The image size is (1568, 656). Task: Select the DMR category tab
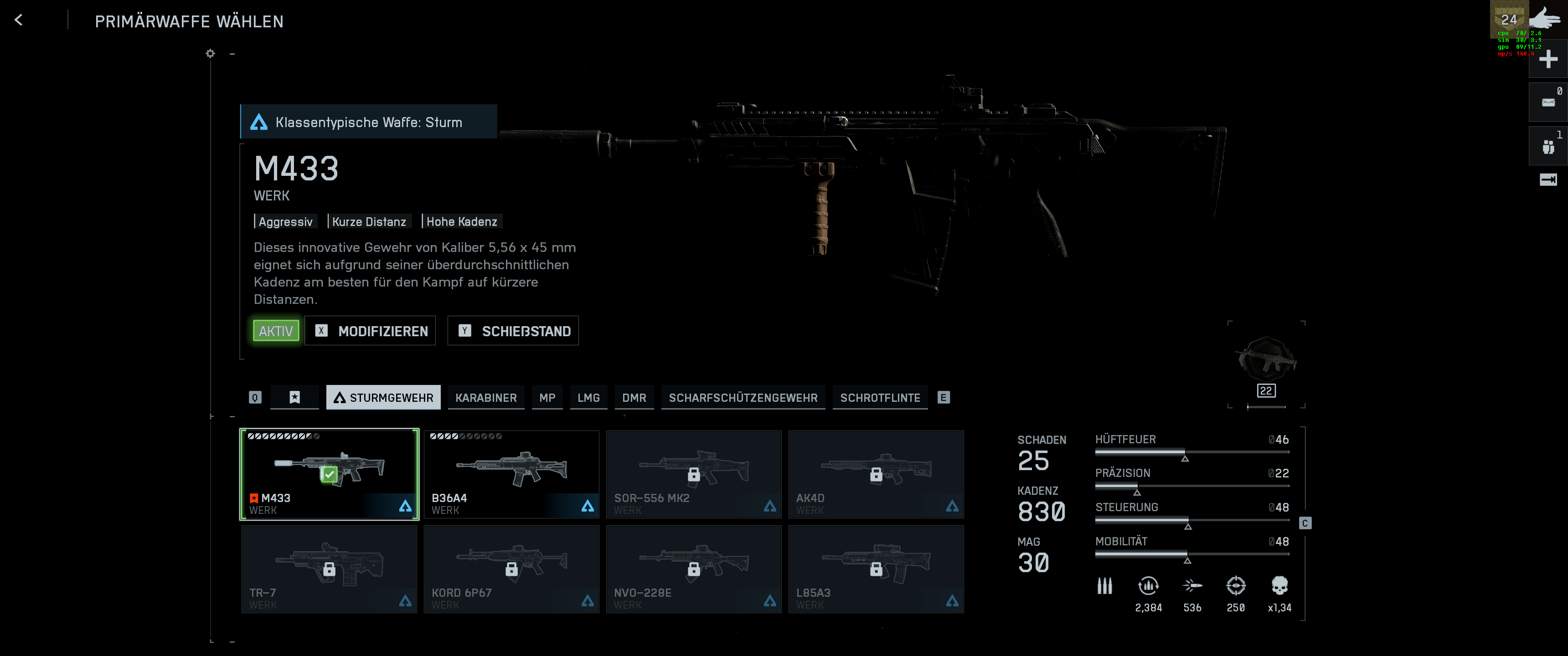[634, 398]
